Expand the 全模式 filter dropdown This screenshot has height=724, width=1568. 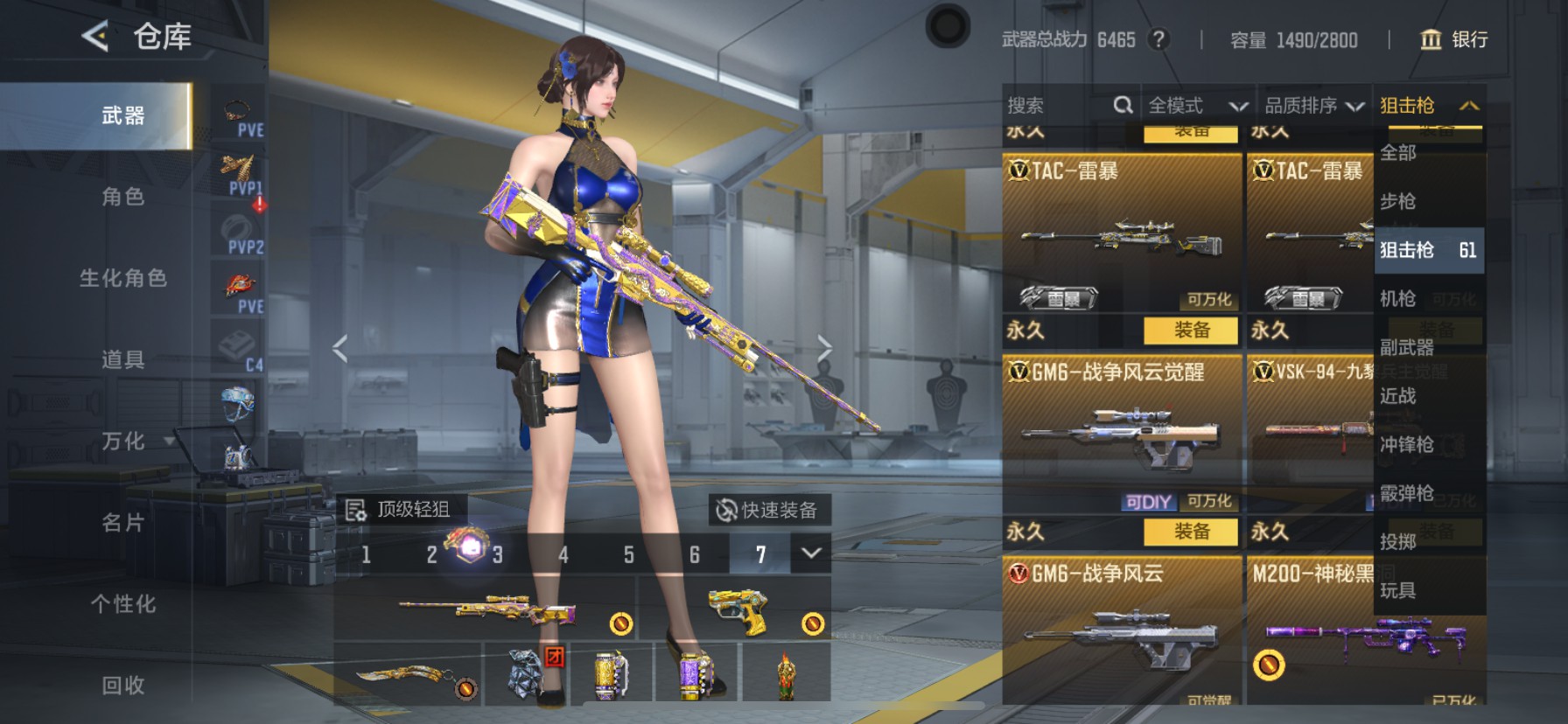click(1239, 105)
